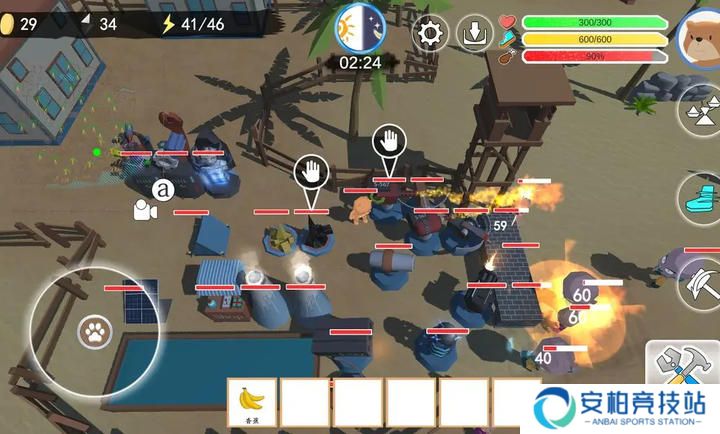
Task: Toggle the camera view icon
Action: [x=146, y=210]
